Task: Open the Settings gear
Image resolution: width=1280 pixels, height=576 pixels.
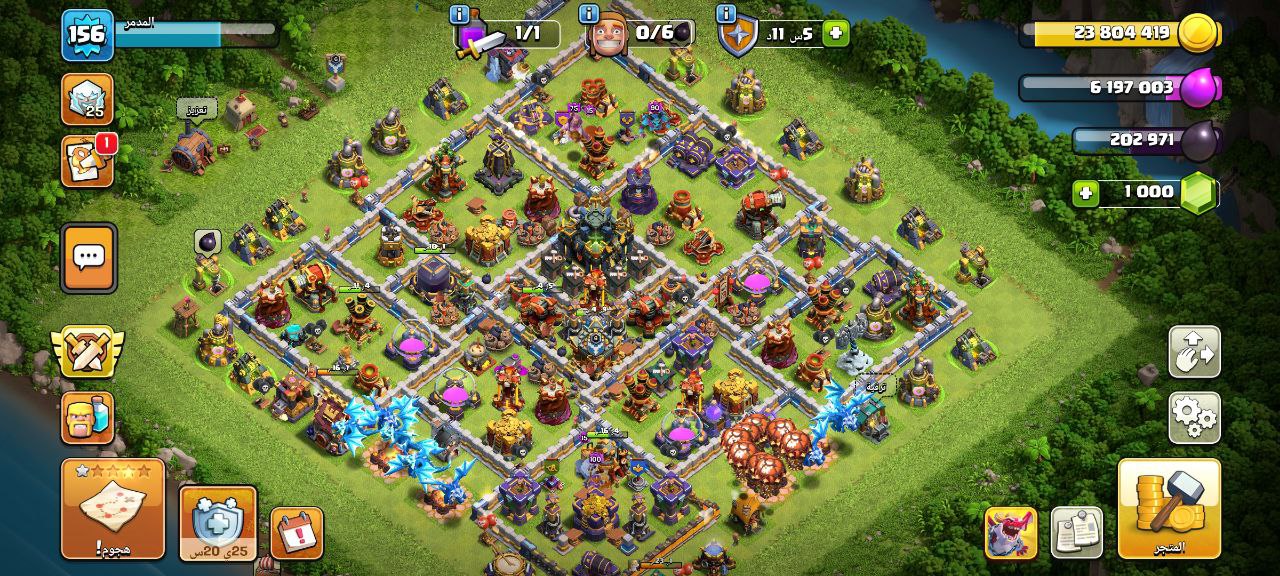Action: (1194, 417)
